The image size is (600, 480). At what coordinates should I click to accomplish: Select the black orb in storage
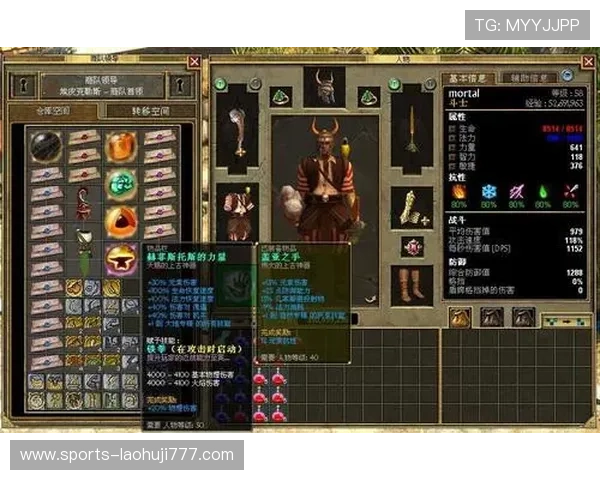point(45,146)
